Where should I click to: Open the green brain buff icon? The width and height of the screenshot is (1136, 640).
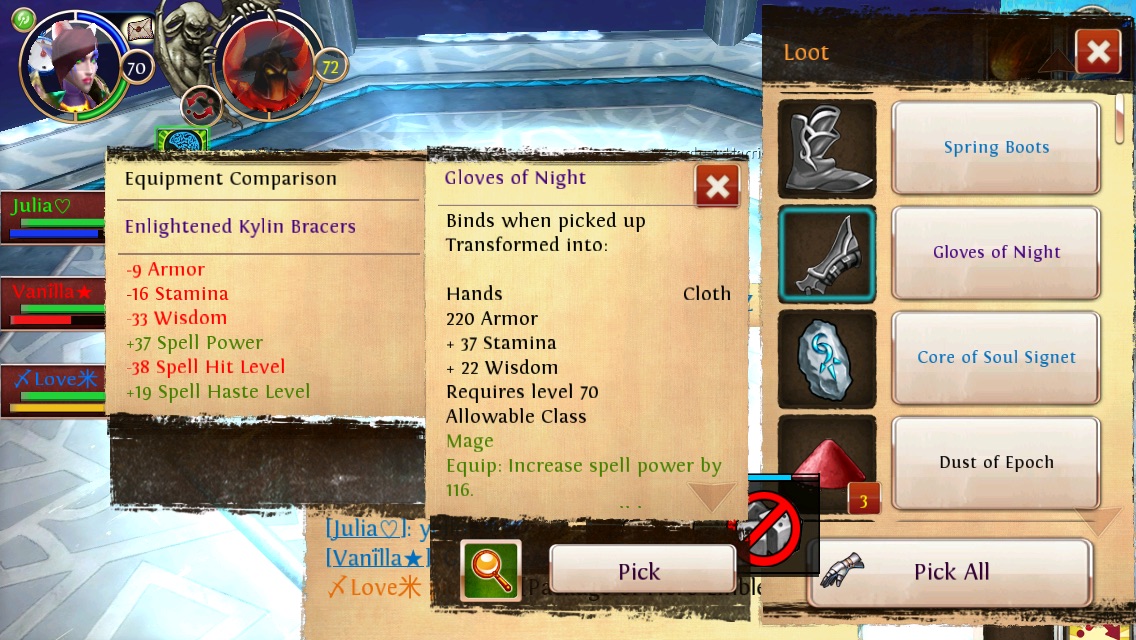tap(181, 143)
